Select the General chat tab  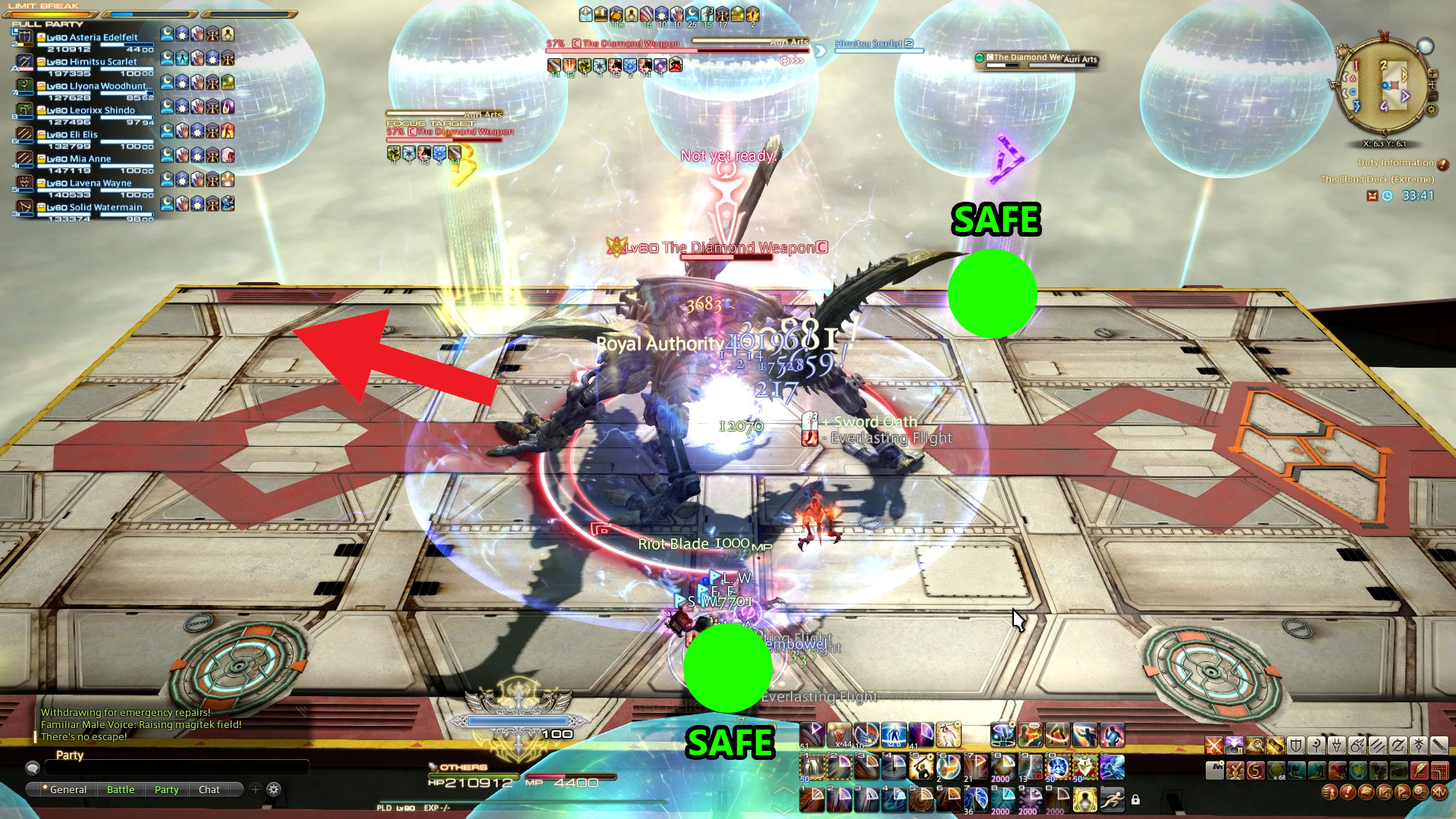click(69, 789)
